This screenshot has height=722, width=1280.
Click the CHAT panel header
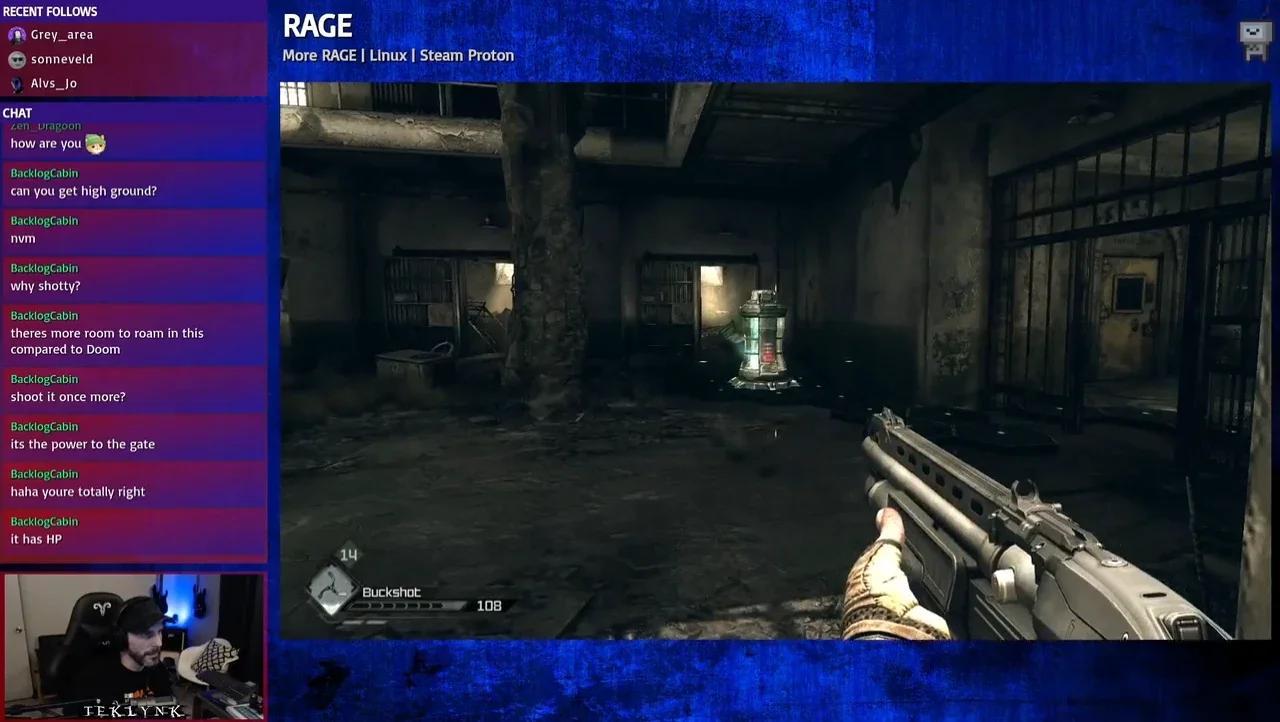tap(17, 113)
